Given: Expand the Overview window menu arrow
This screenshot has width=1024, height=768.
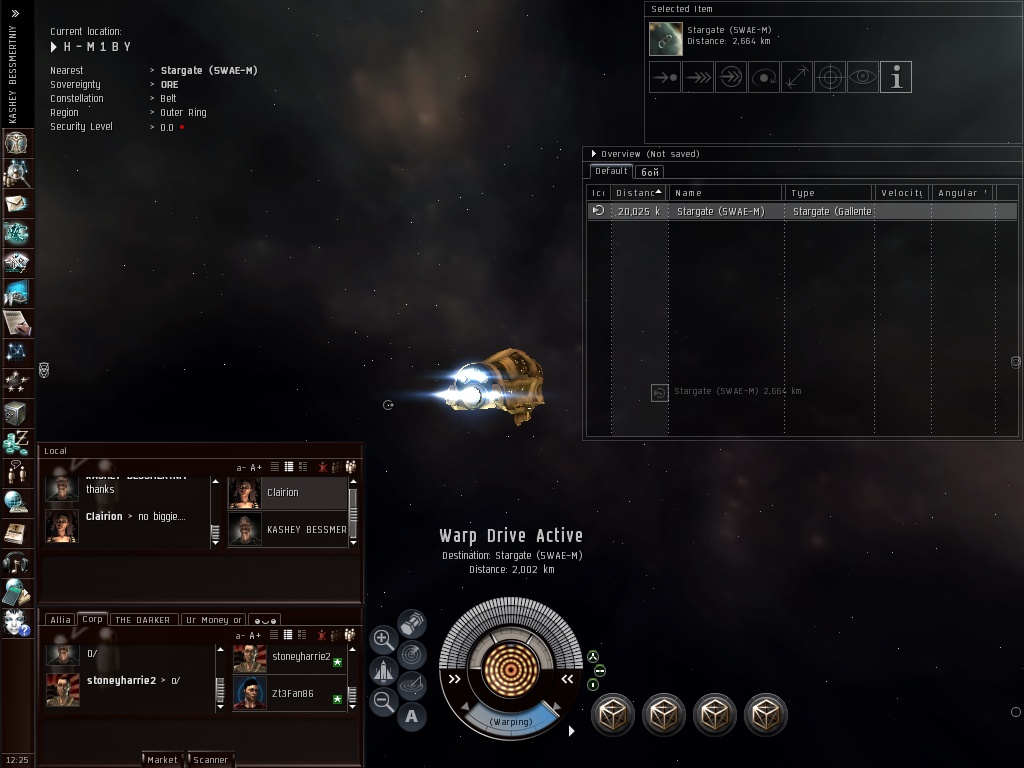Looking at the screenshot, I should click(x=594, y=154).
